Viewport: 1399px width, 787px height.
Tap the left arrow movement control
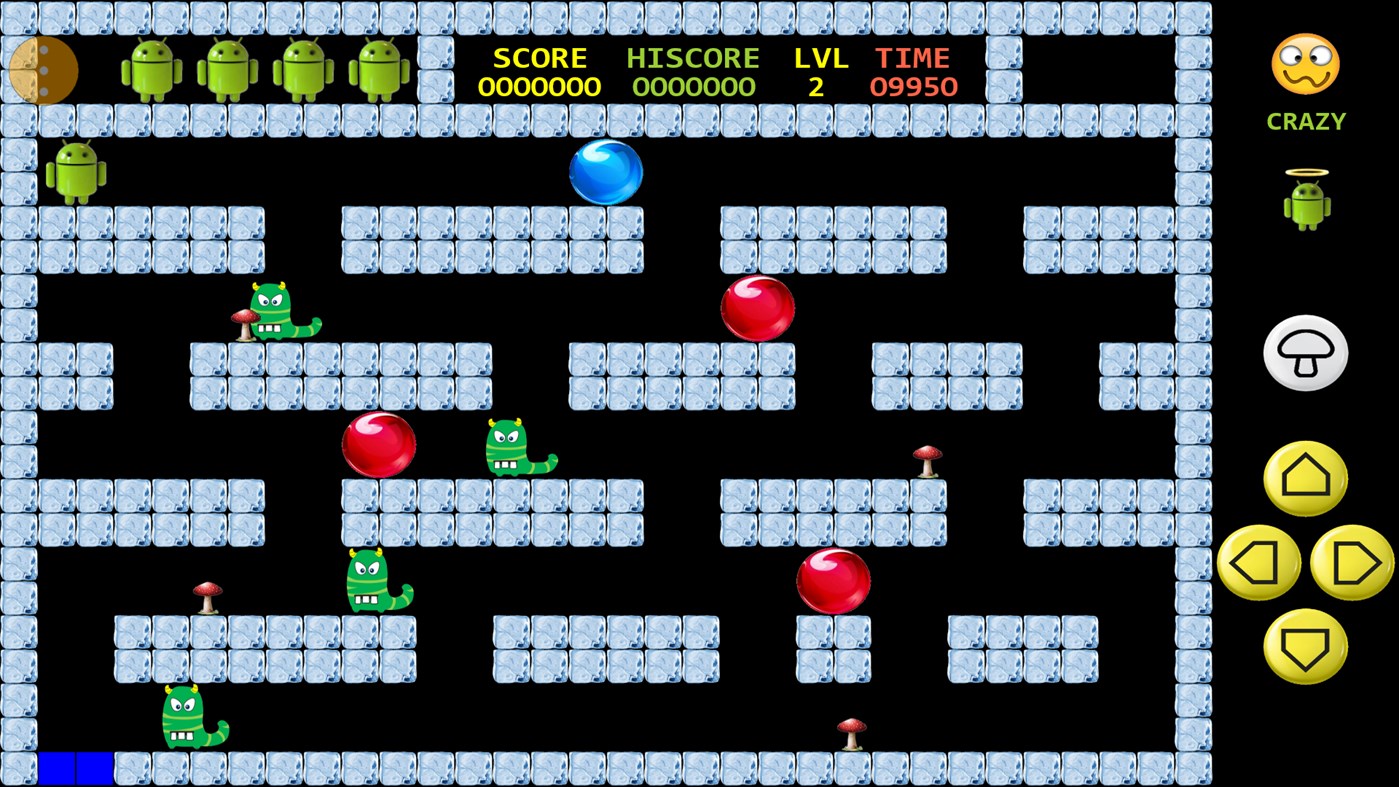coord(1258,562)
